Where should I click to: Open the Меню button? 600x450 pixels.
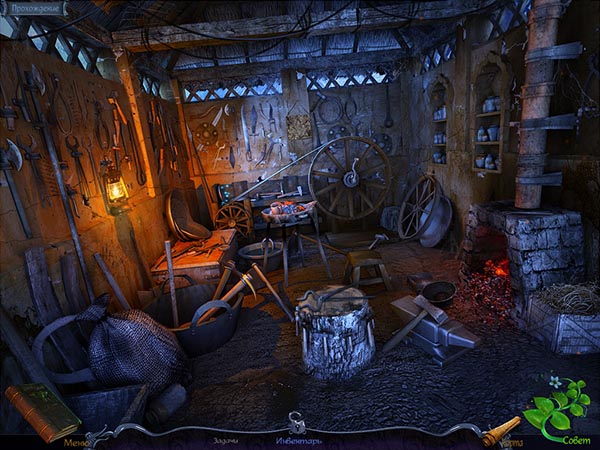[75, 441]
